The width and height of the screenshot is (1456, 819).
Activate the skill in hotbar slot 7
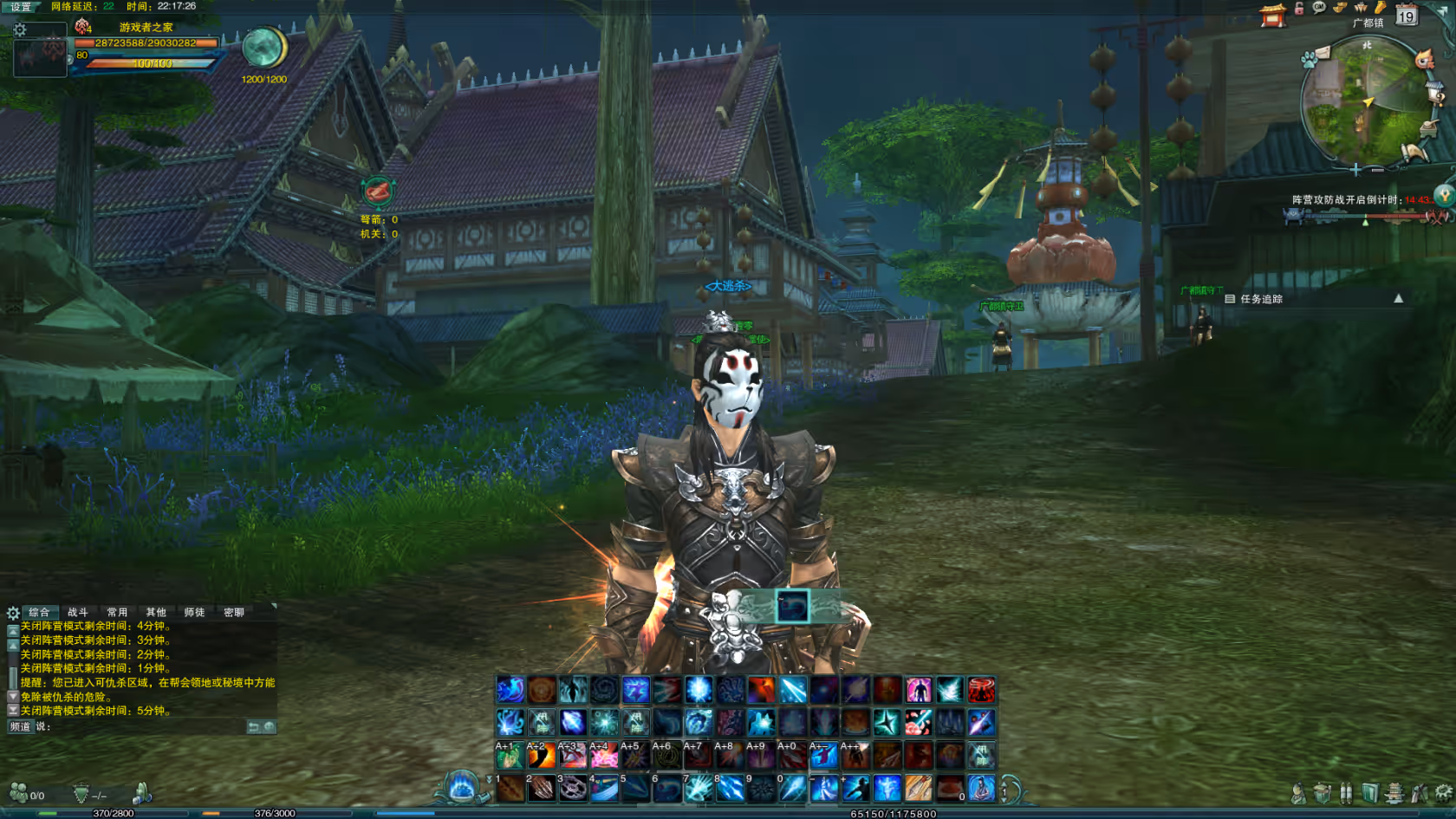click(699, 788)
